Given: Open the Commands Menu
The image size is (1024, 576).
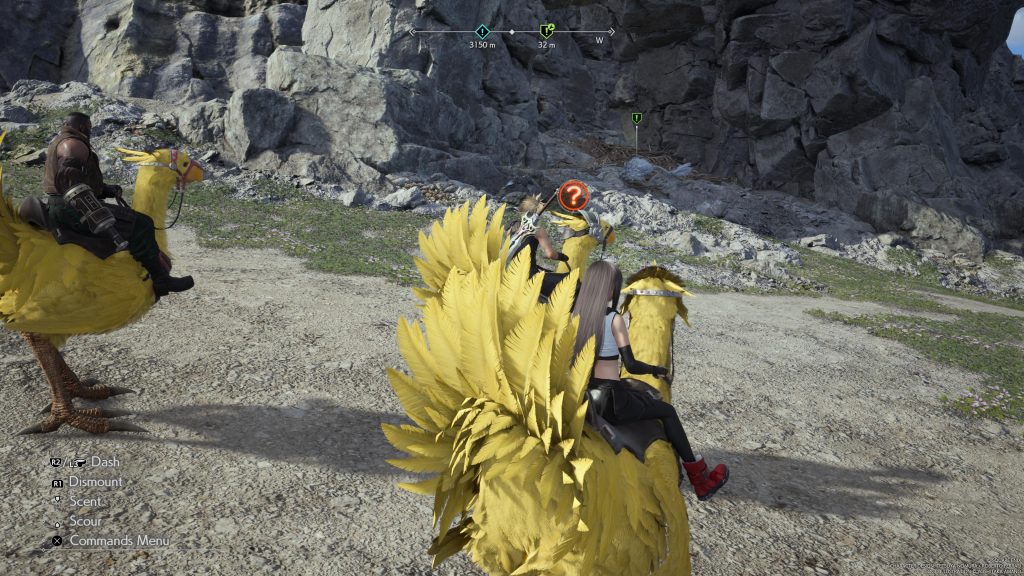Looking at the screenshot, I should pyautogui.click(x=118, y=540).
